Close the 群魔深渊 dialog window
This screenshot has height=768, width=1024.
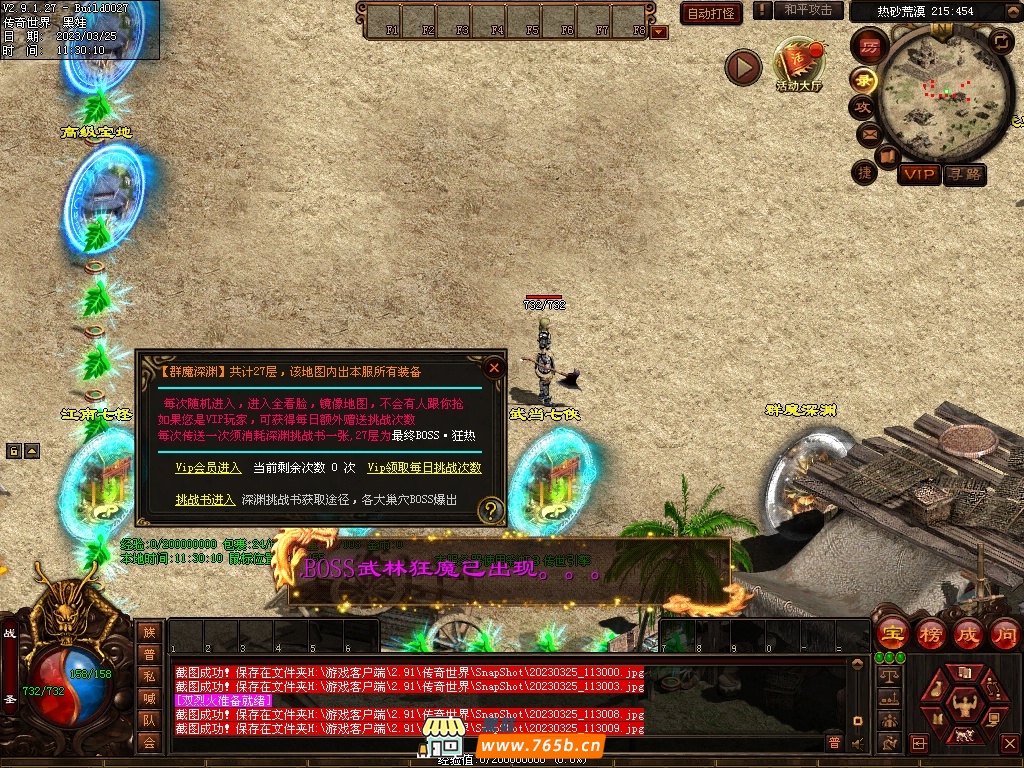[x=493, y=367]
